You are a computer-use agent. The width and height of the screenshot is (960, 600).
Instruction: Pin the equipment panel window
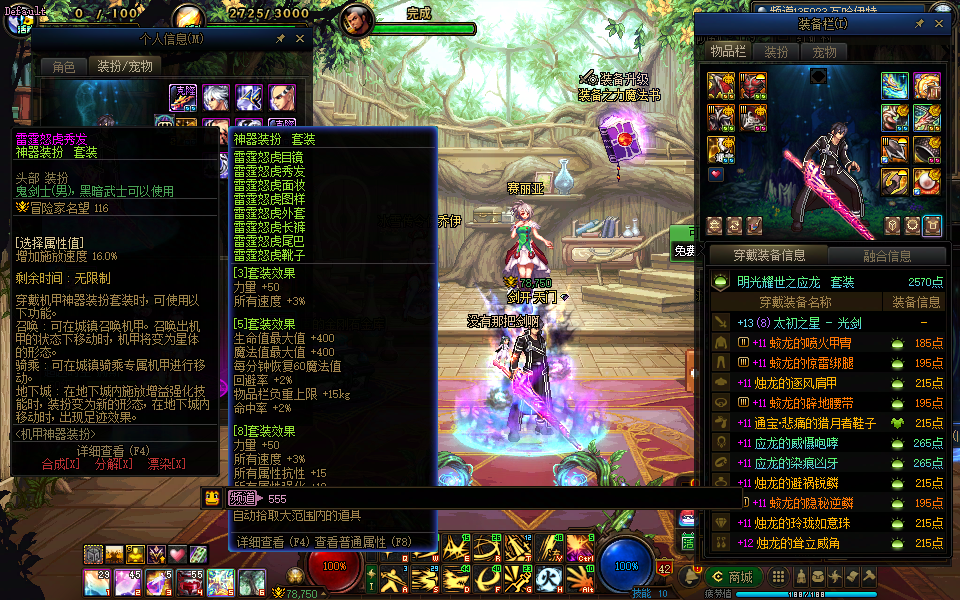pyautogui.click(x=919, y=24)
